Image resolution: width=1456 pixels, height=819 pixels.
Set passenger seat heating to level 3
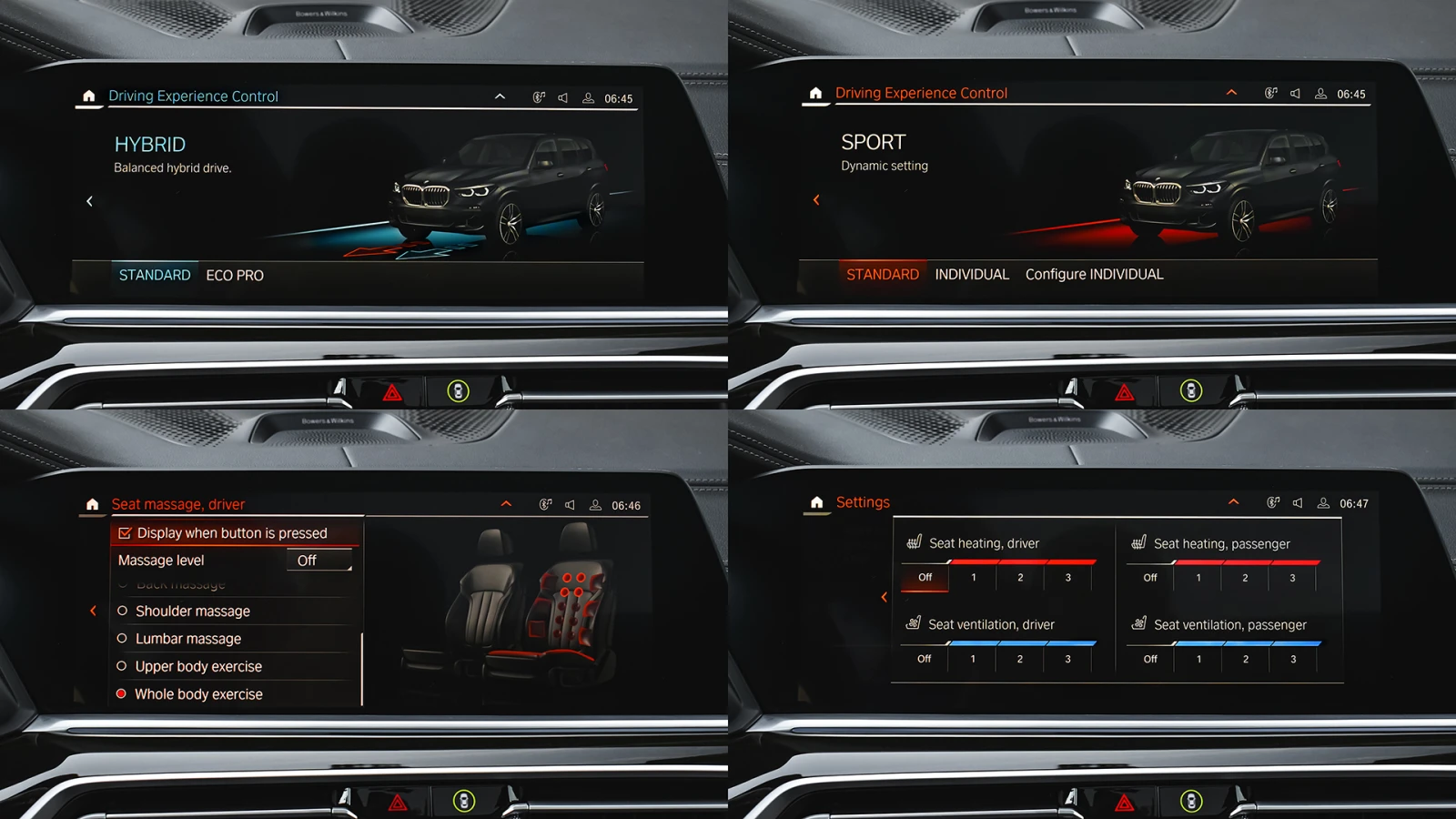coord(1292,578)
